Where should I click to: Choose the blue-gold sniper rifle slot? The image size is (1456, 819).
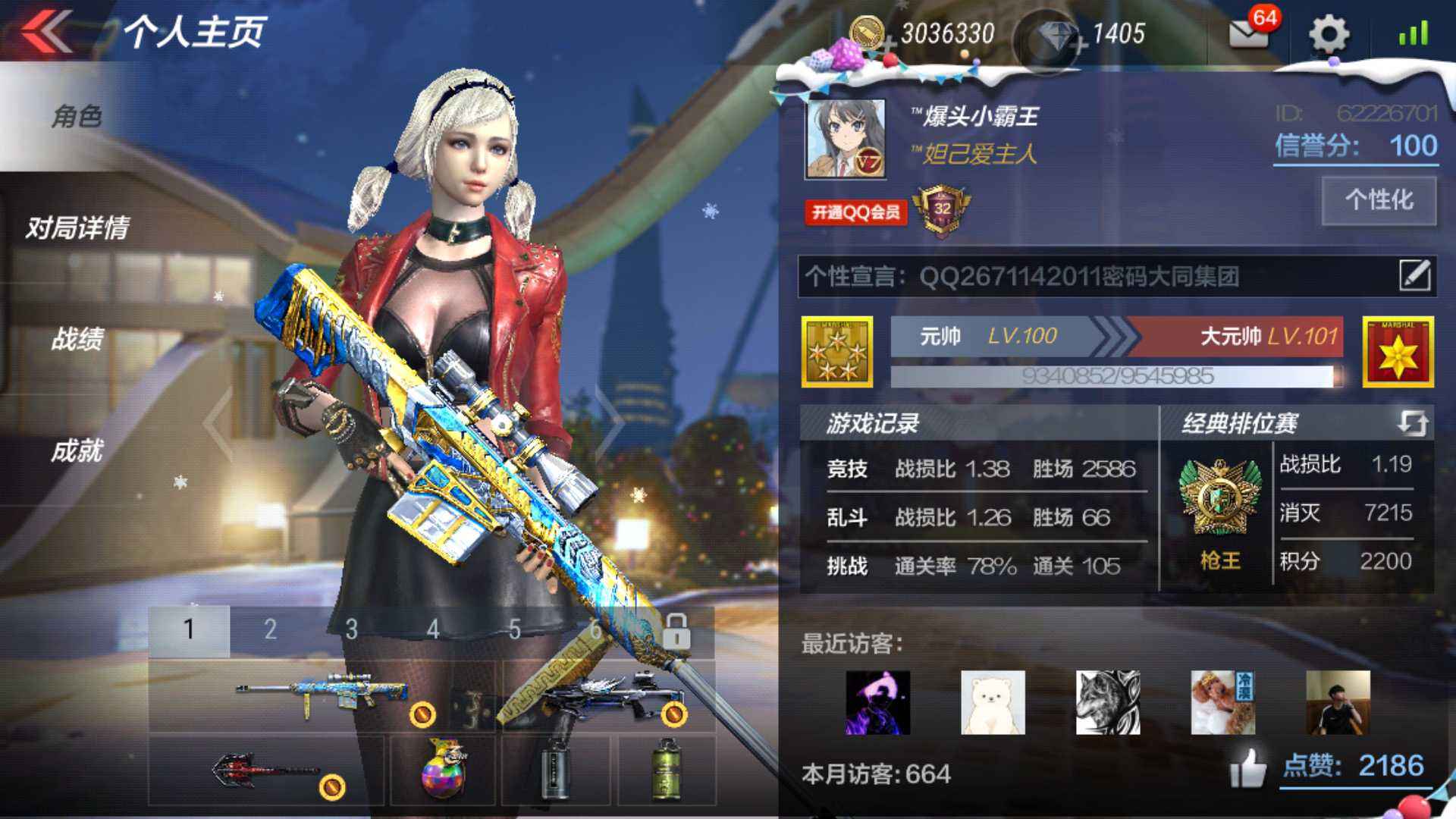pos(322,694)
